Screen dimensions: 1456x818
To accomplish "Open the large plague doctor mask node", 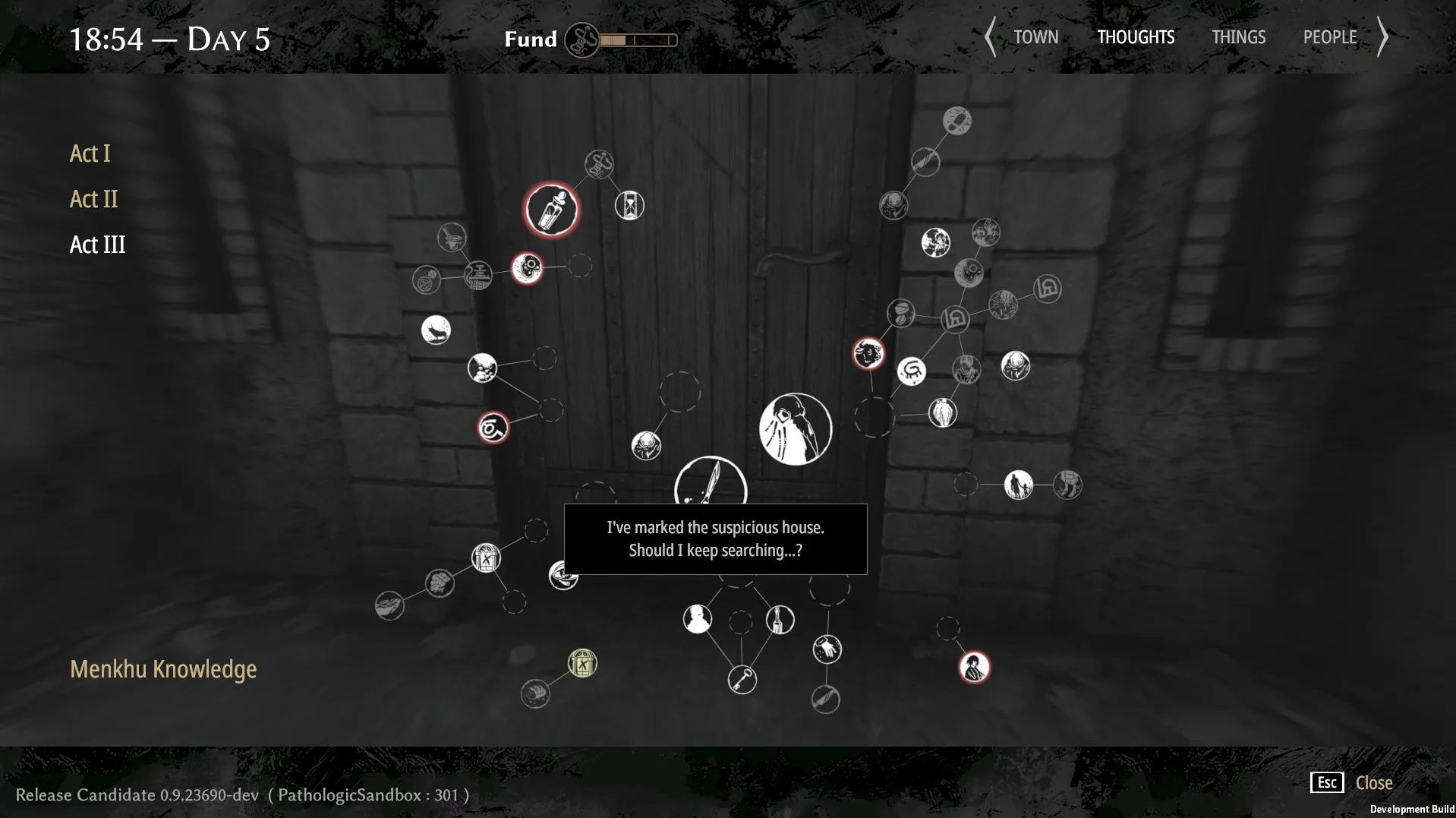I will (x=795, y=428).
